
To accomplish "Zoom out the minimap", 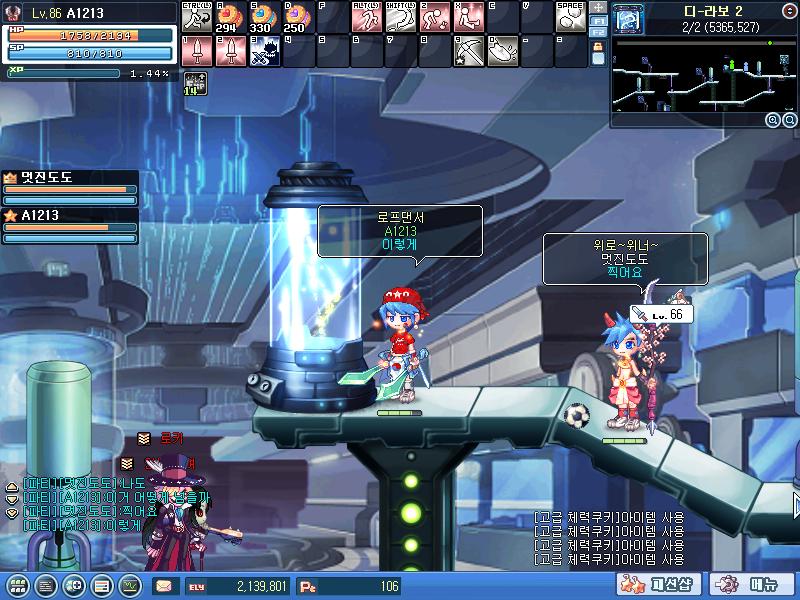I will pyautogui.click(x=789, y=120).
